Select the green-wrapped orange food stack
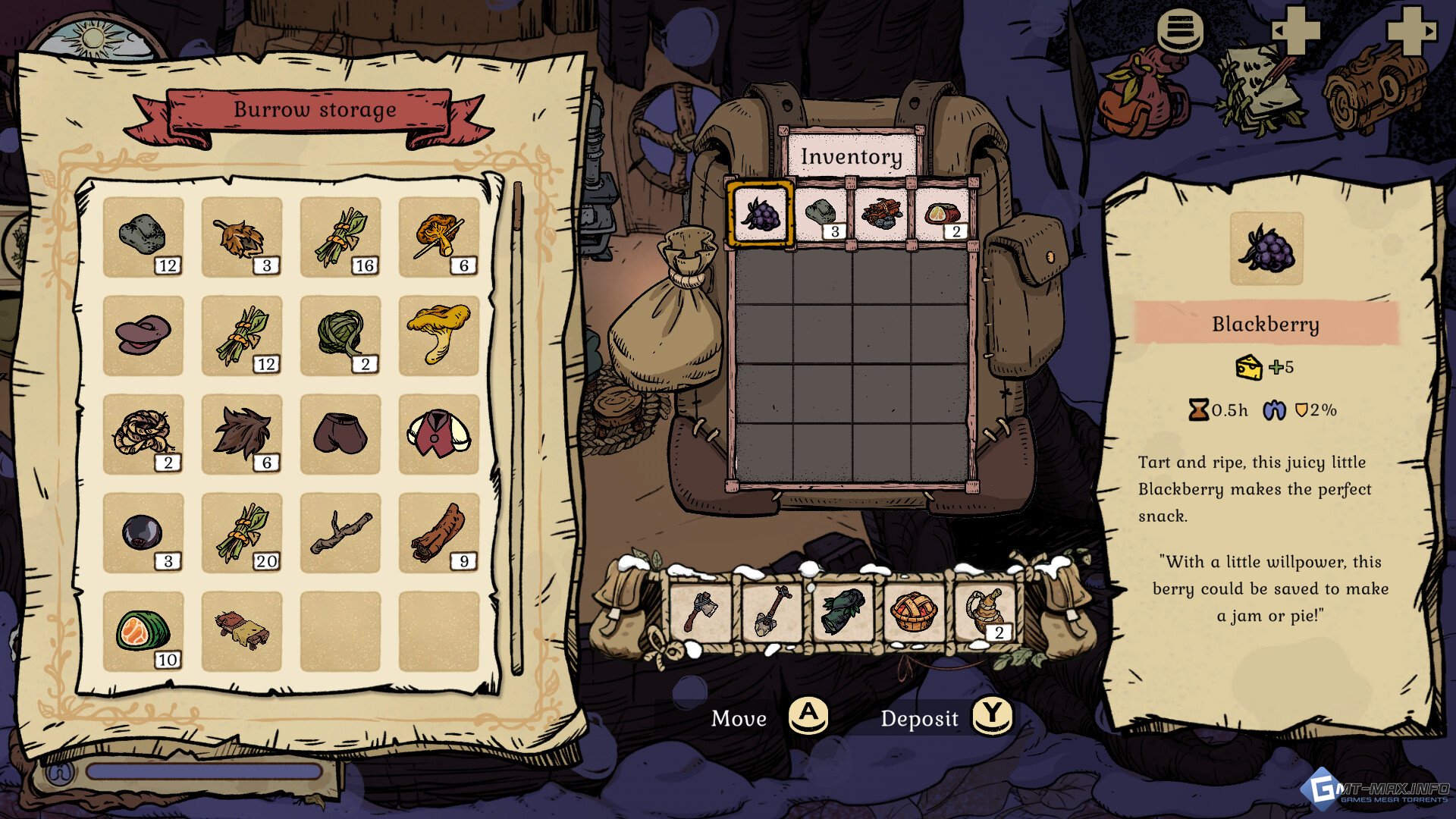This screenshot has width=1456, height=819. coord(143,631)
